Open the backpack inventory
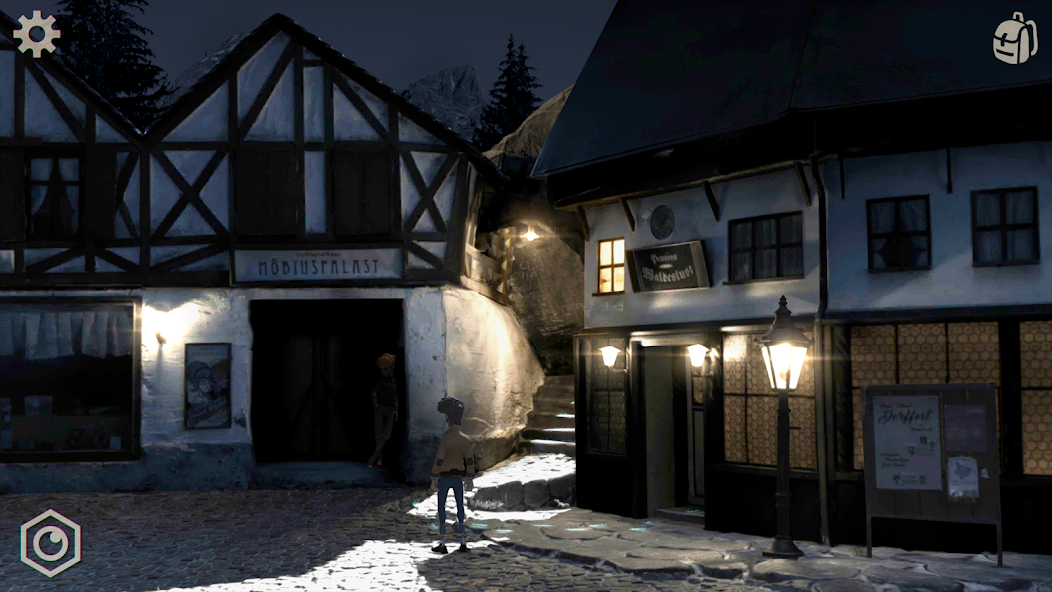The width and height of the screenshot is (1052, 592). point(1014,39)
